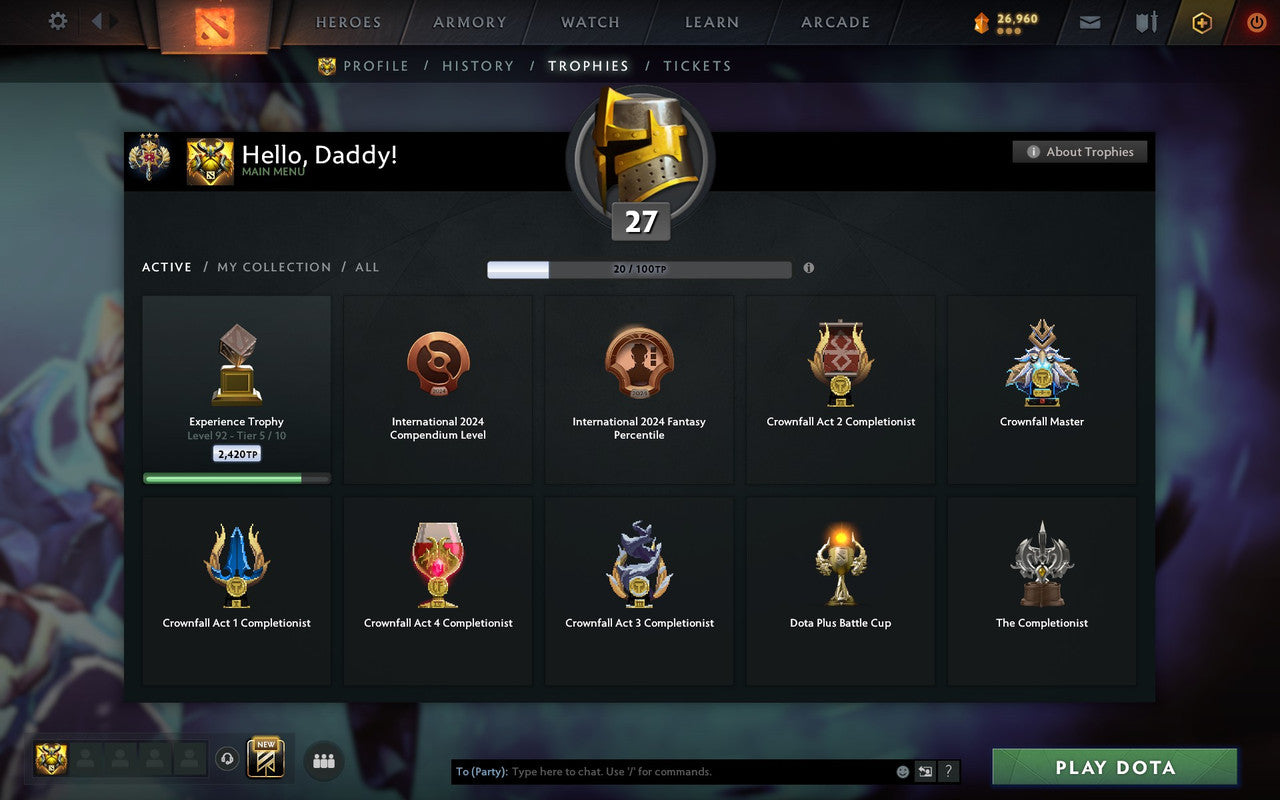Image resolution: width=1280 pixels, height=800 pixels.
Task: Open the WATCH menu item
Action: [589, 22]
